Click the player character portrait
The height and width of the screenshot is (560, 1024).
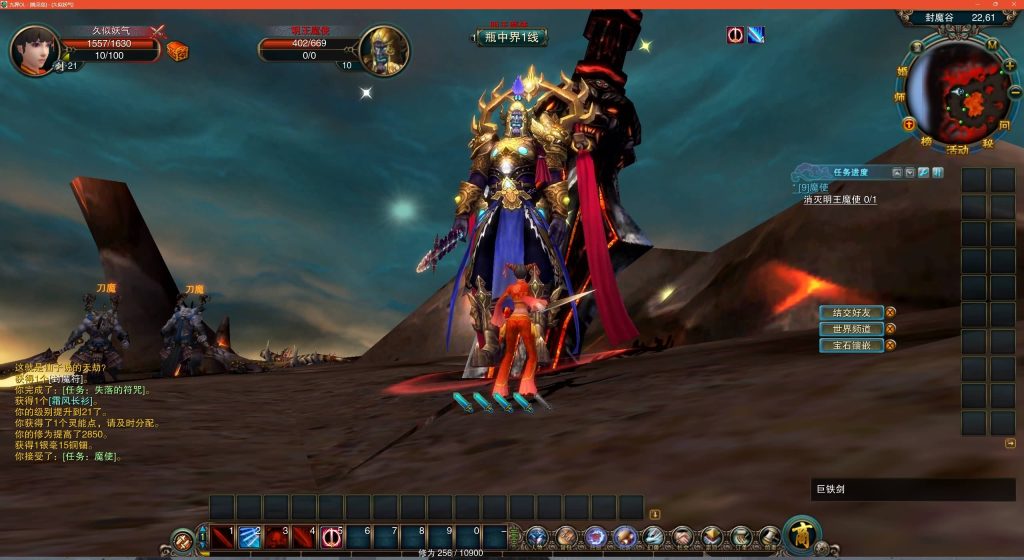[x=34, y=50]
